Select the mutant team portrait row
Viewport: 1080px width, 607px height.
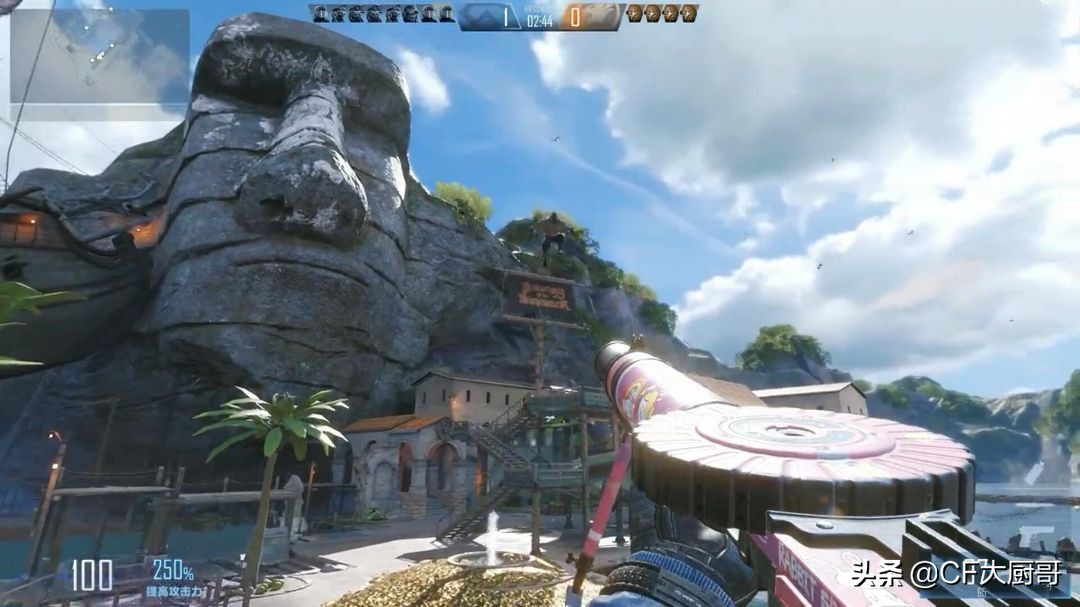661,14
